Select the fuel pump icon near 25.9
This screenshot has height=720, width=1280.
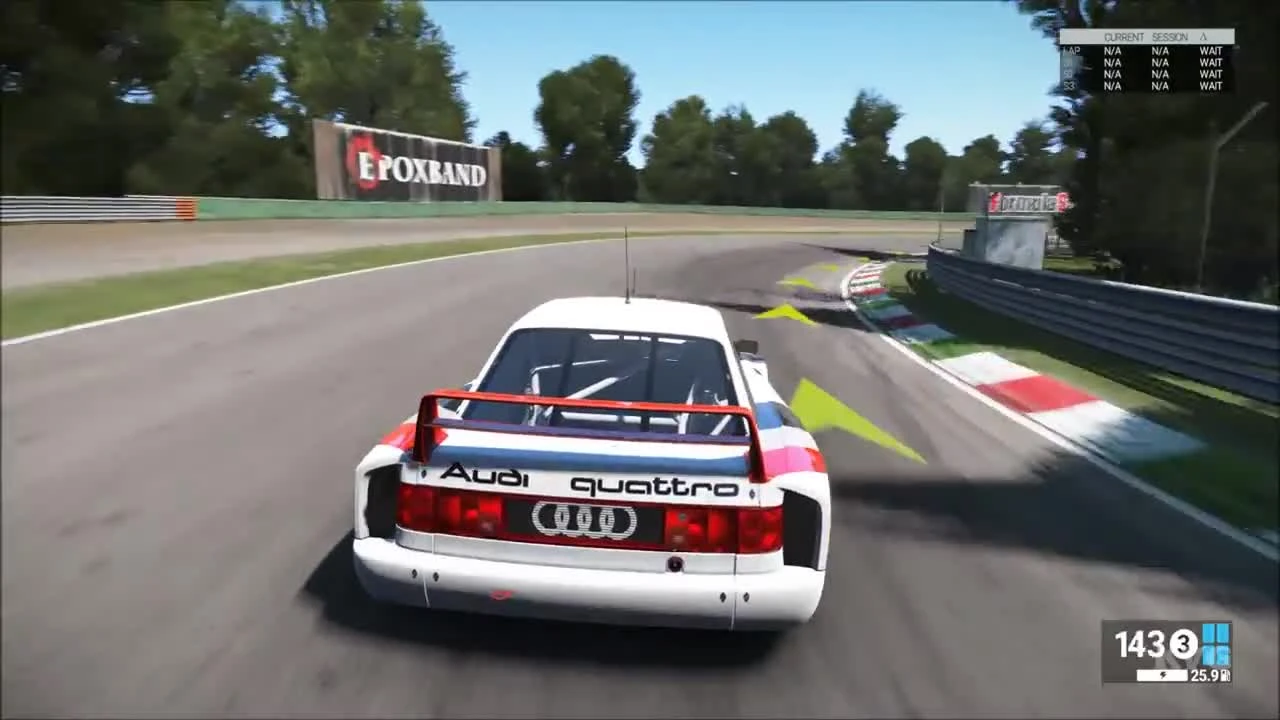[x=1224, y=674]
